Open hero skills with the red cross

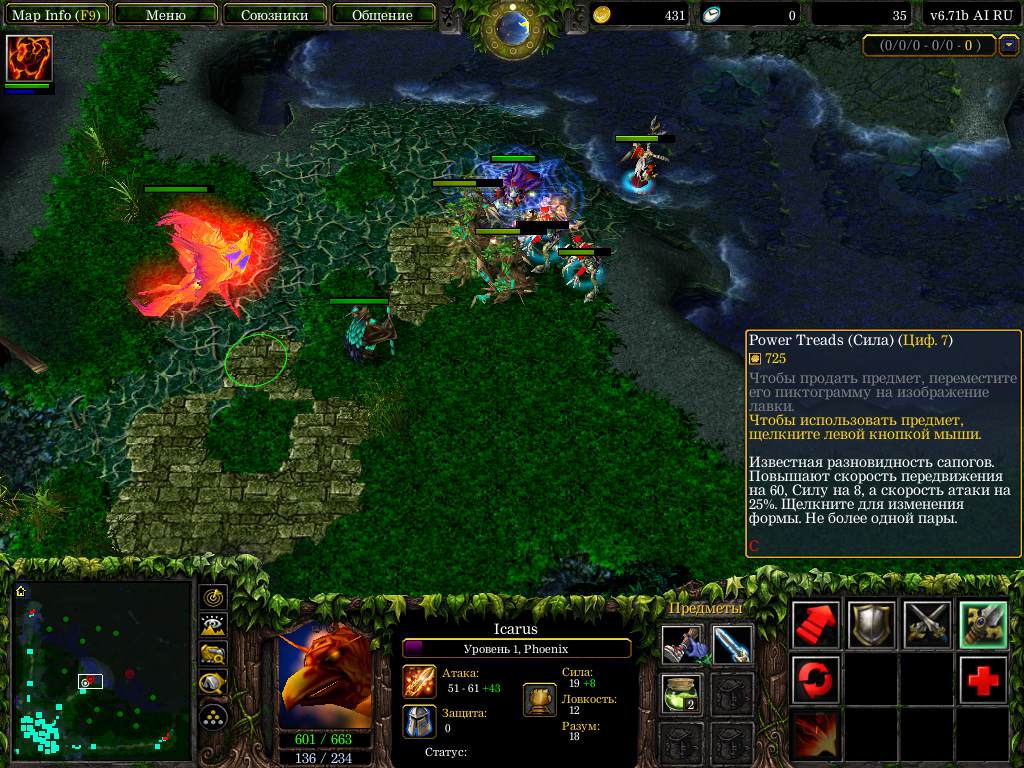[983, 680]
